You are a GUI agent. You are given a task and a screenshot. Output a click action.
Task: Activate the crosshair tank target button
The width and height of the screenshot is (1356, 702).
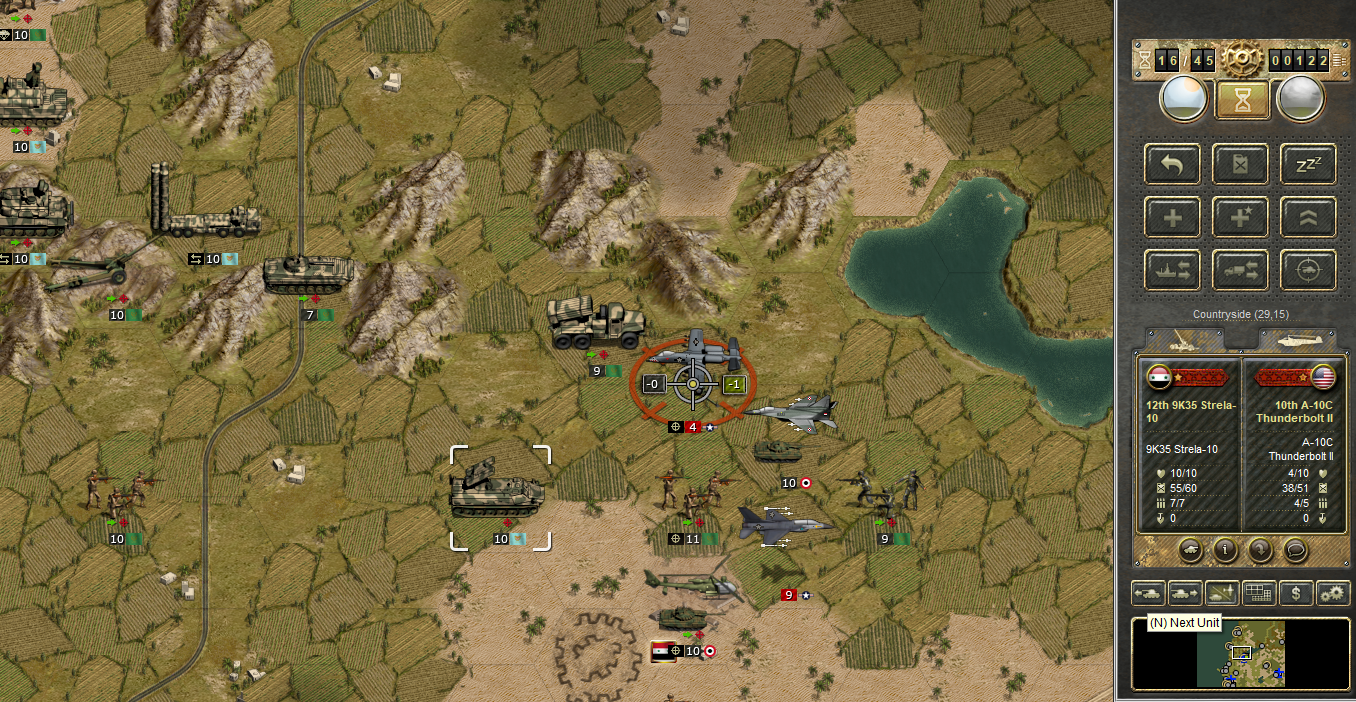[x=1308, y=270]
